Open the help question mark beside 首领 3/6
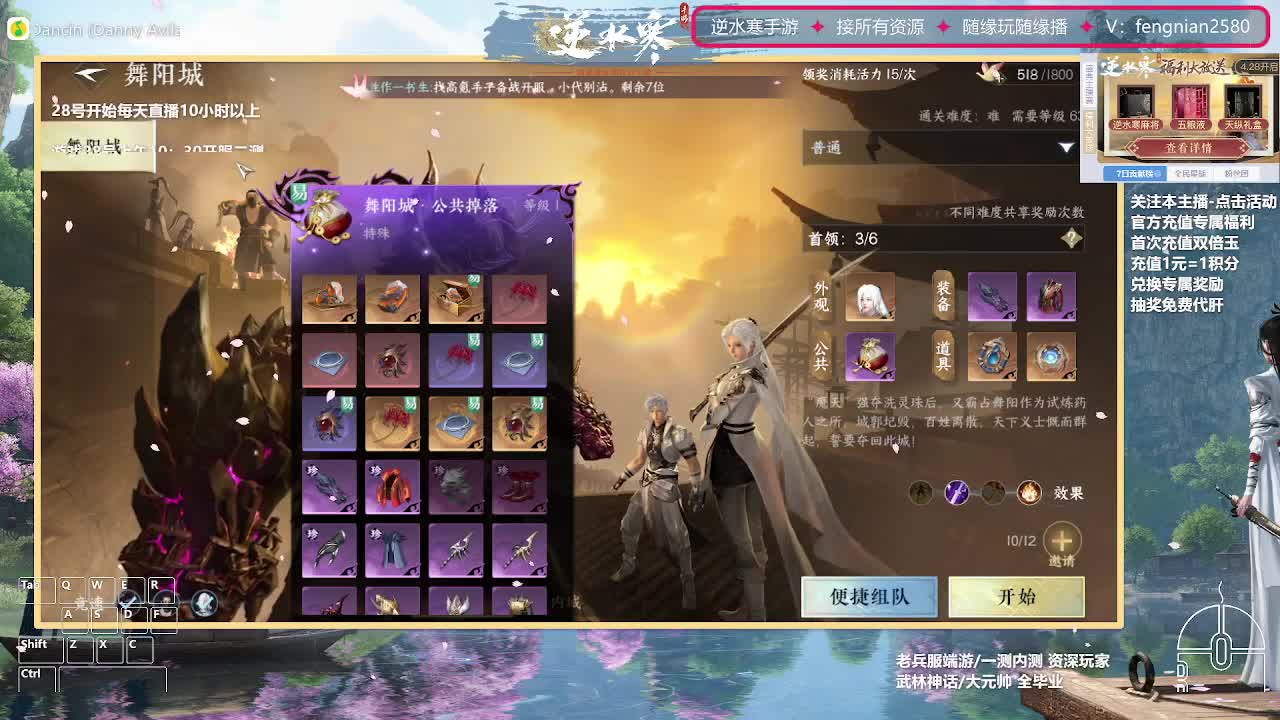Image resolution: width=1280 pixels, height=720 pixels. 1072,238
